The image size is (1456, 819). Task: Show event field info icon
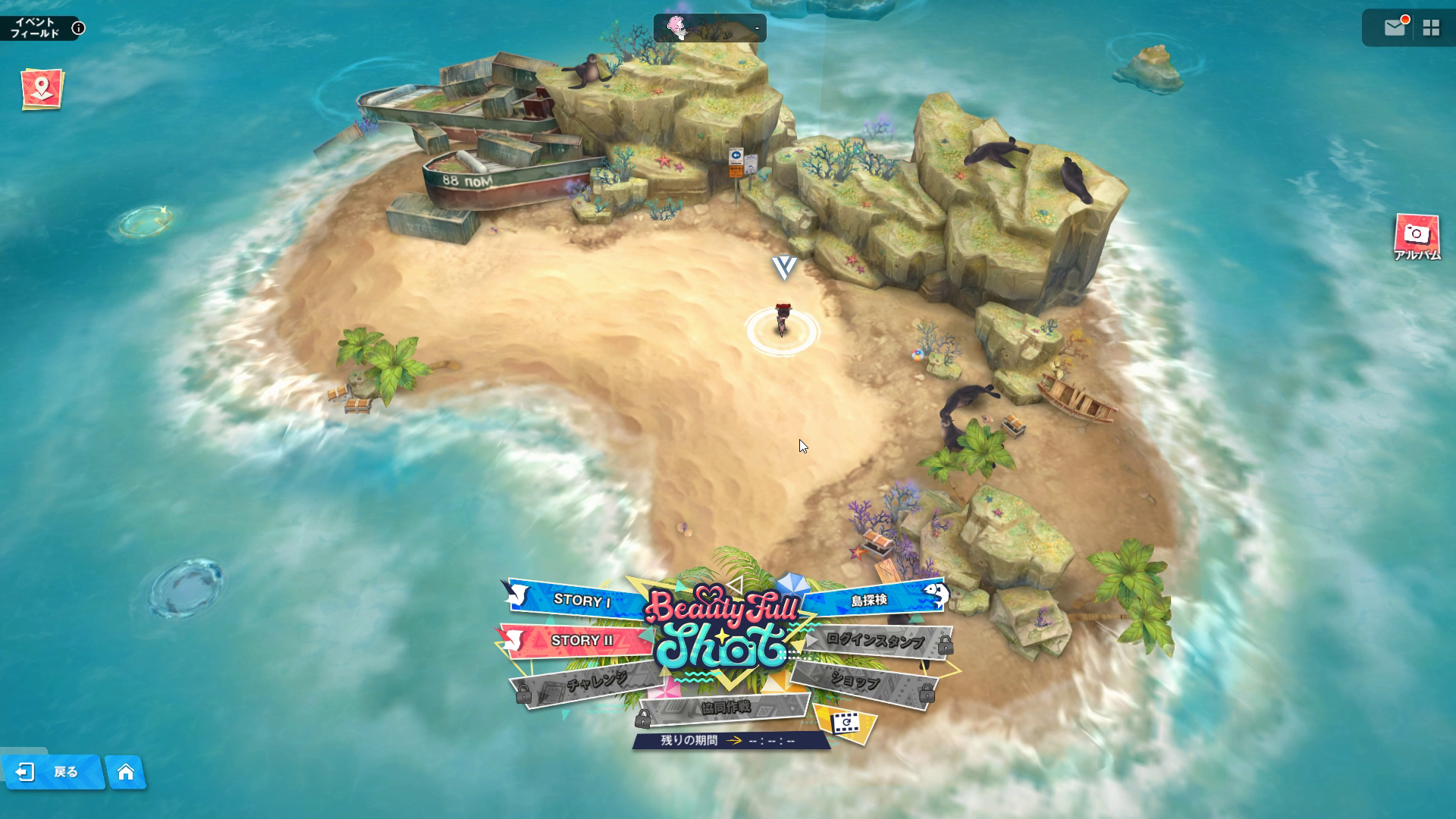click(78, 29)
